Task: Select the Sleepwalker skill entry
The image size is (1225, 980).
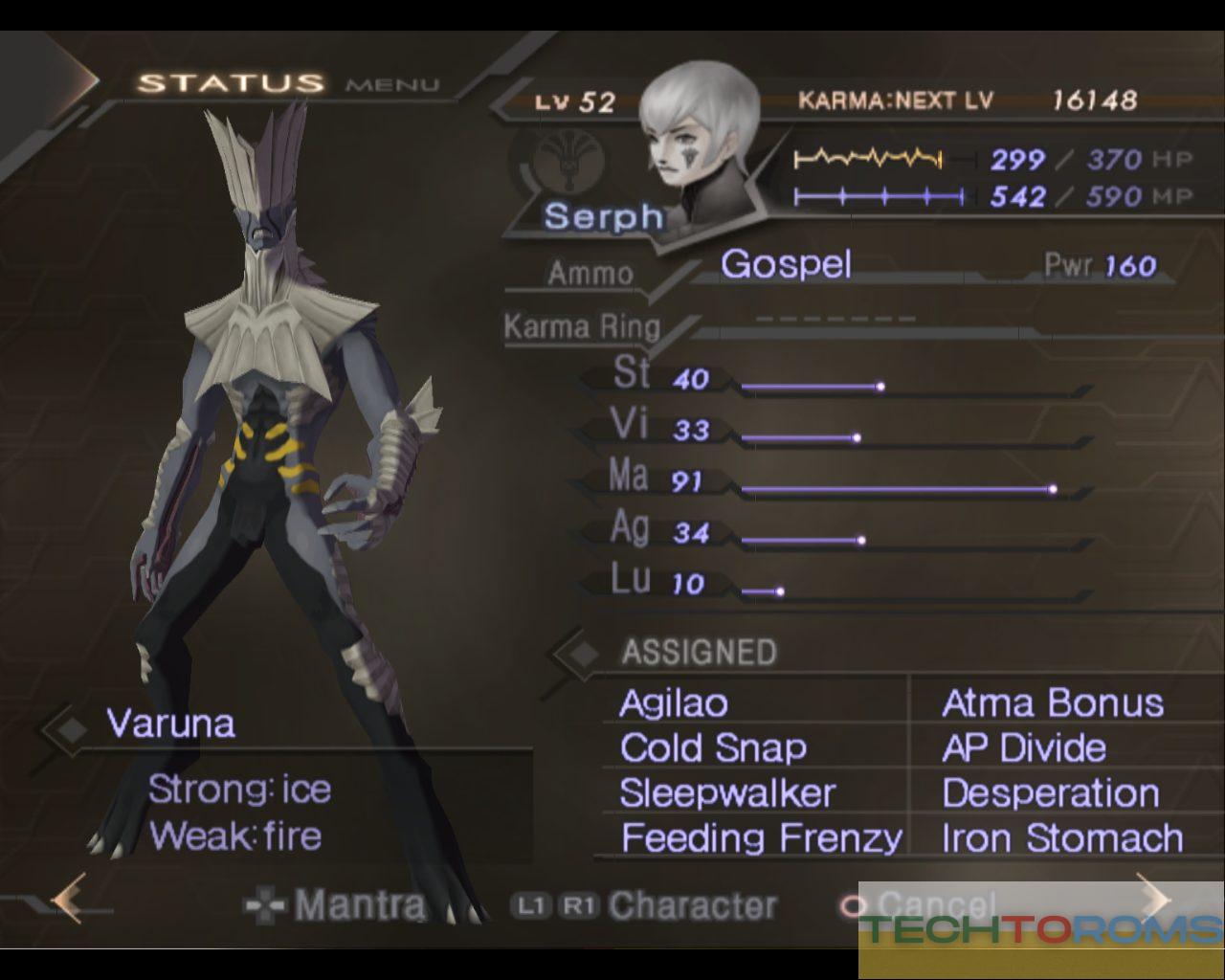Action: pos(727,793)
